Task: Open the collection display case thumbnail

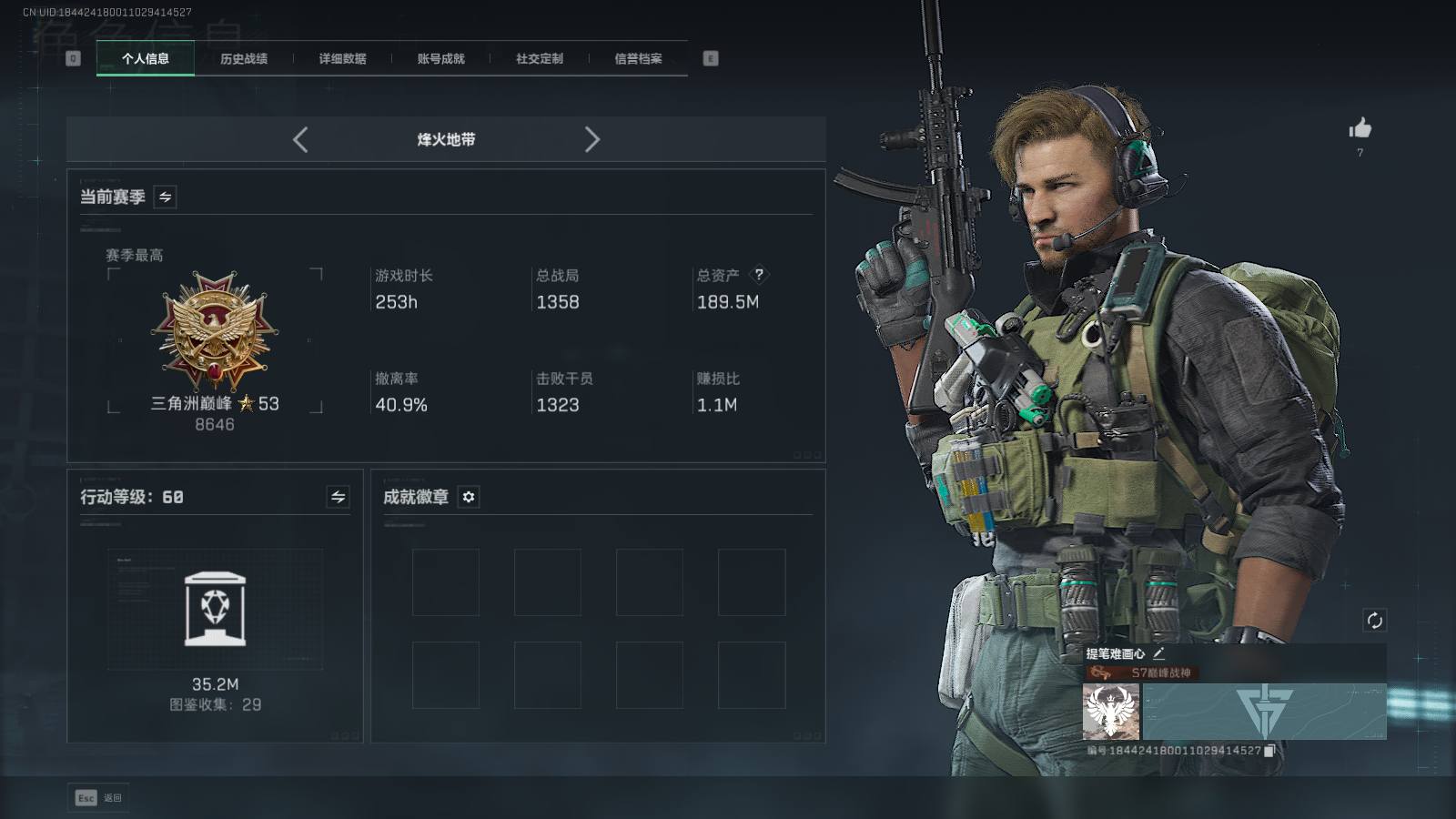Action: (x=215, y=609)
